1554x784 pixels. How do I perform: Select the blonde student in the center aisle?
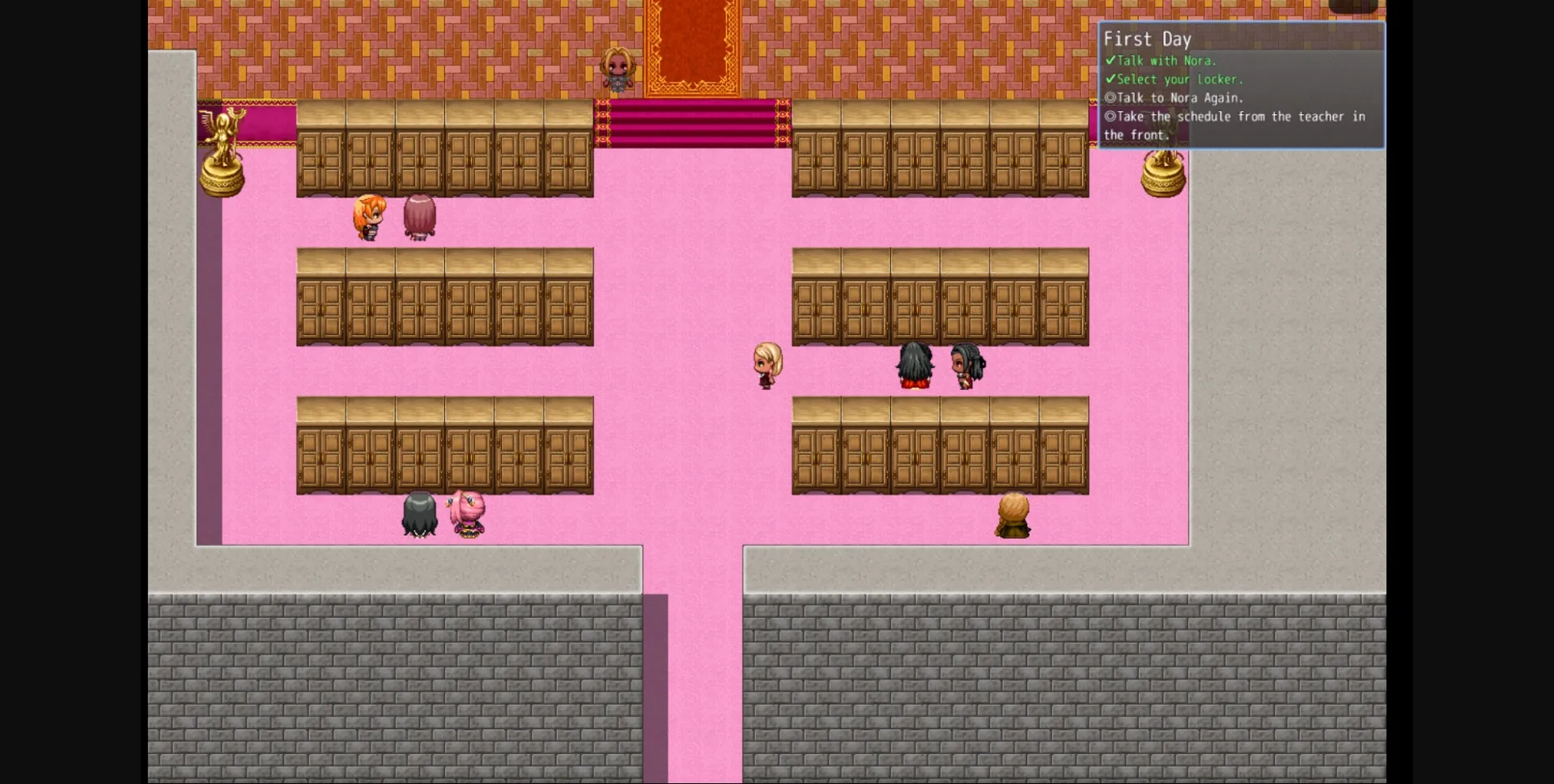[x=765, y=365]
